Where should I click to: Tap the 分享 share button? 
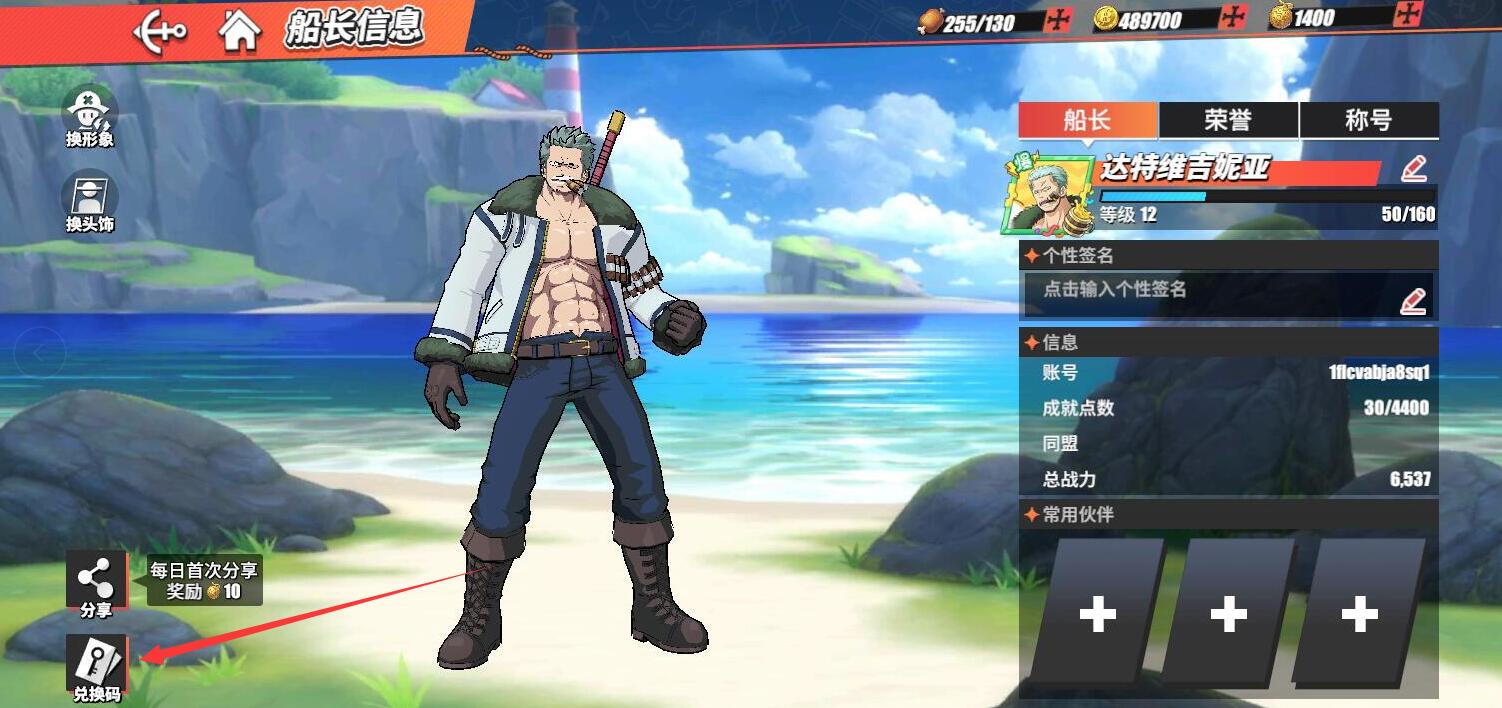pos(96,583)
